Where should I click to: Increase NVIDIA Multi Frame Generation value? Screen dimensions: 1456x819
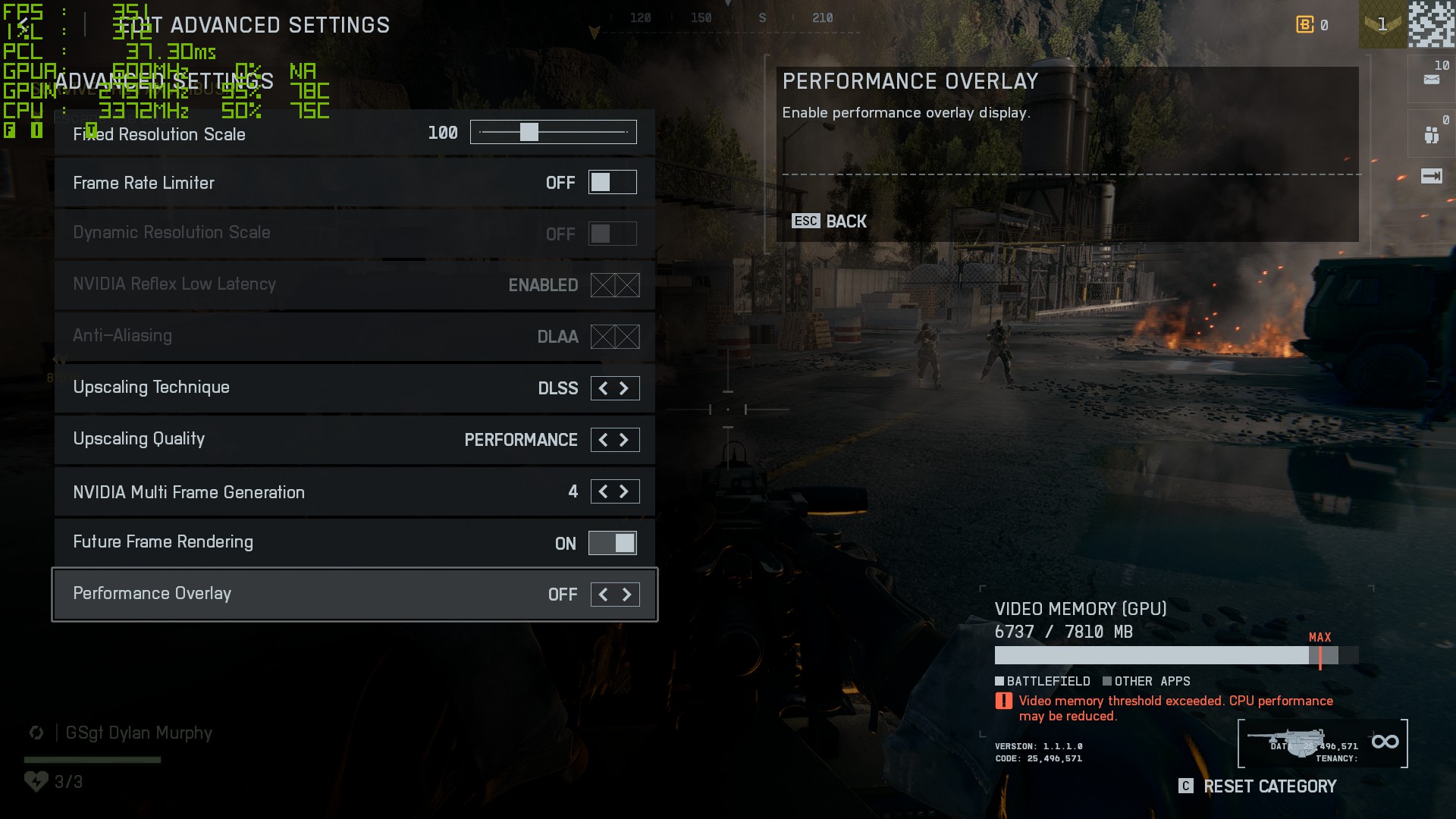point(624,491)
